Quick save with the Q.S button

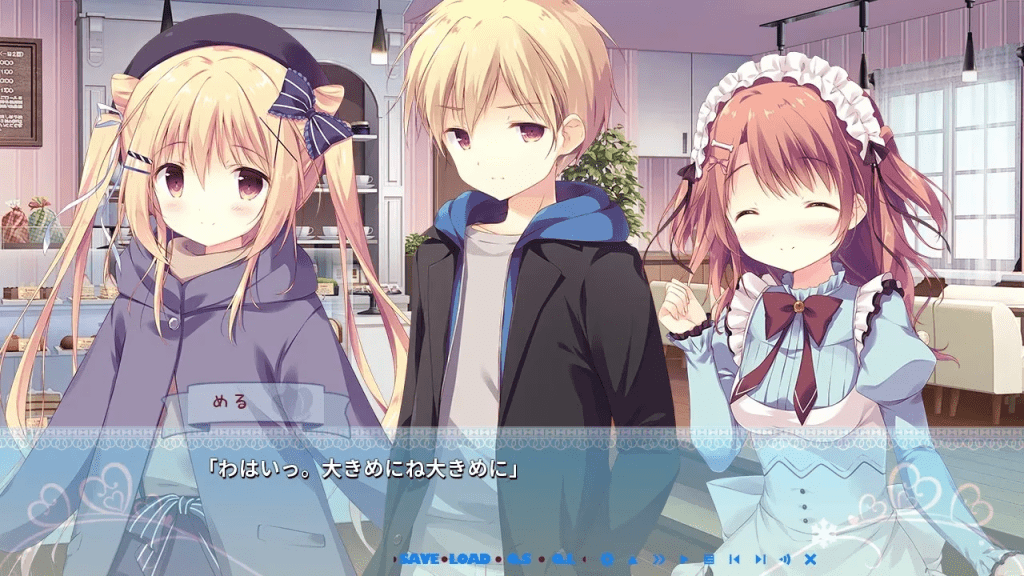point(519,558)
